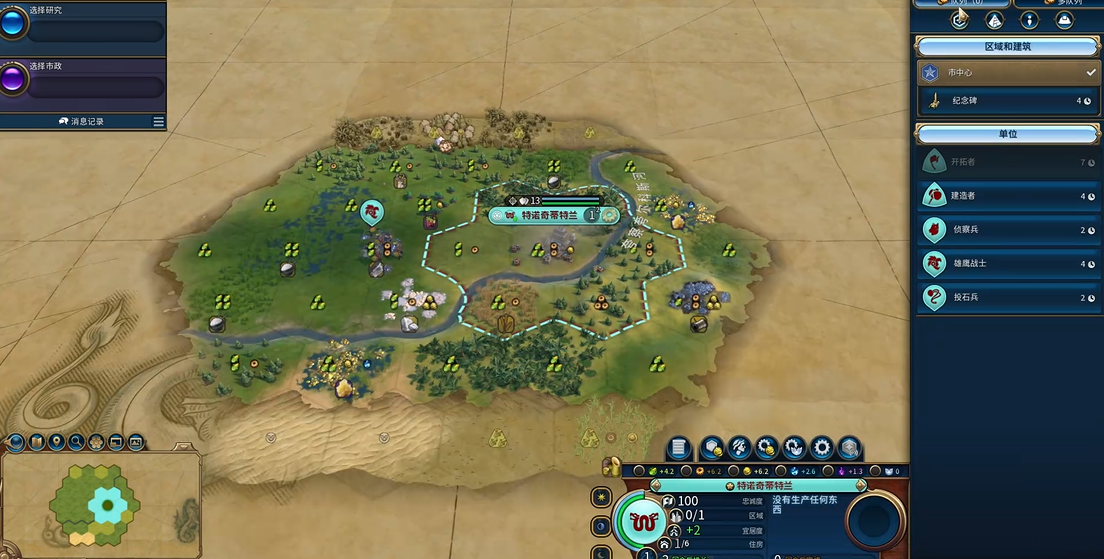Open the change production gear button
1104x559 pixels.
(x=822, y=448)
